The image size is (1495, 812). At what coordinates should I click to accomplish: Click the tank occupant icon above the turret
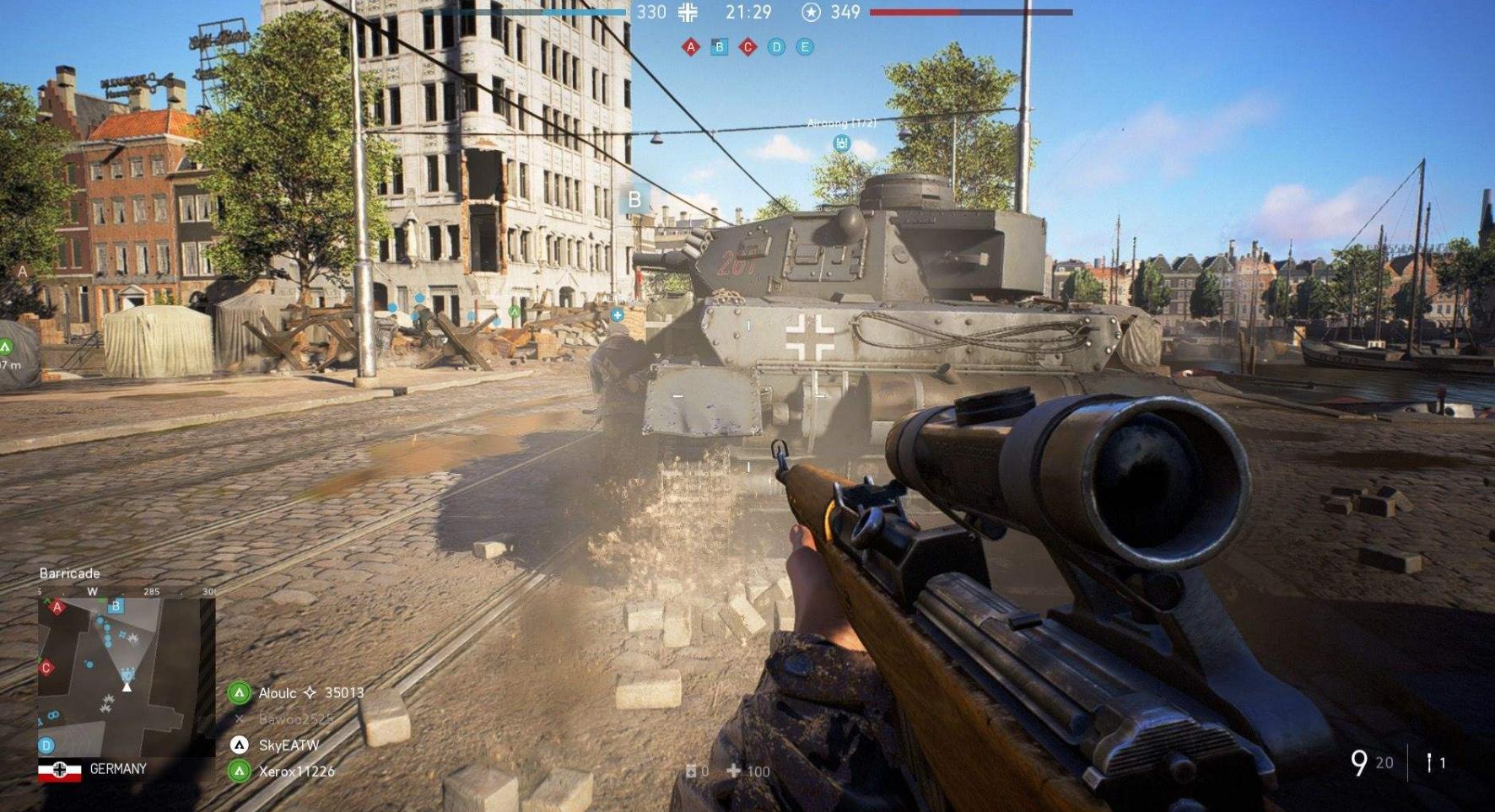coord(841,143)
